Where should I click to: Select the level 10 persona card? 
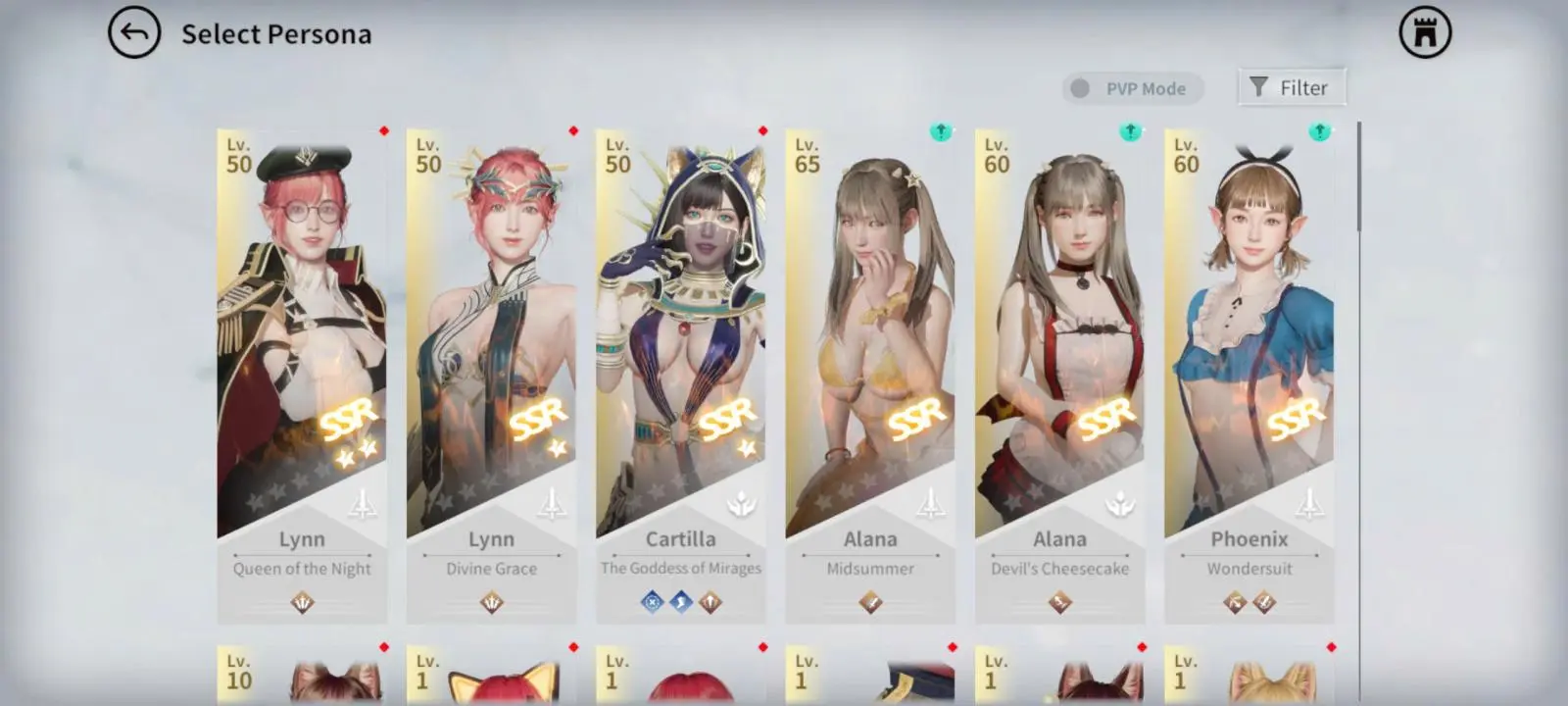click(x=302, y=675)
